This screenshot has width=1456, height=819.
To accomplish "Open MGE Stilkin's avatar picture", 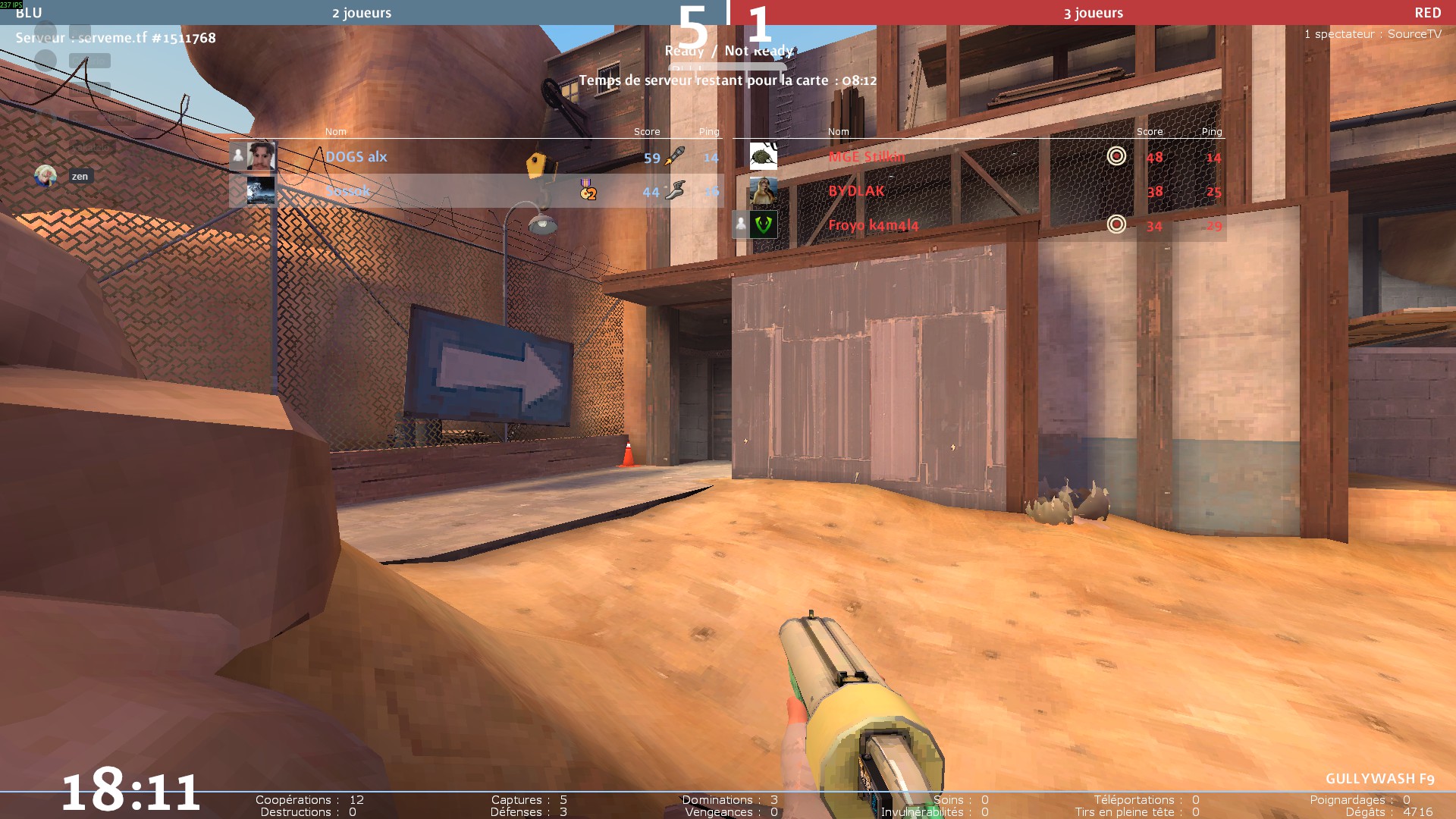I will (763, 156).
